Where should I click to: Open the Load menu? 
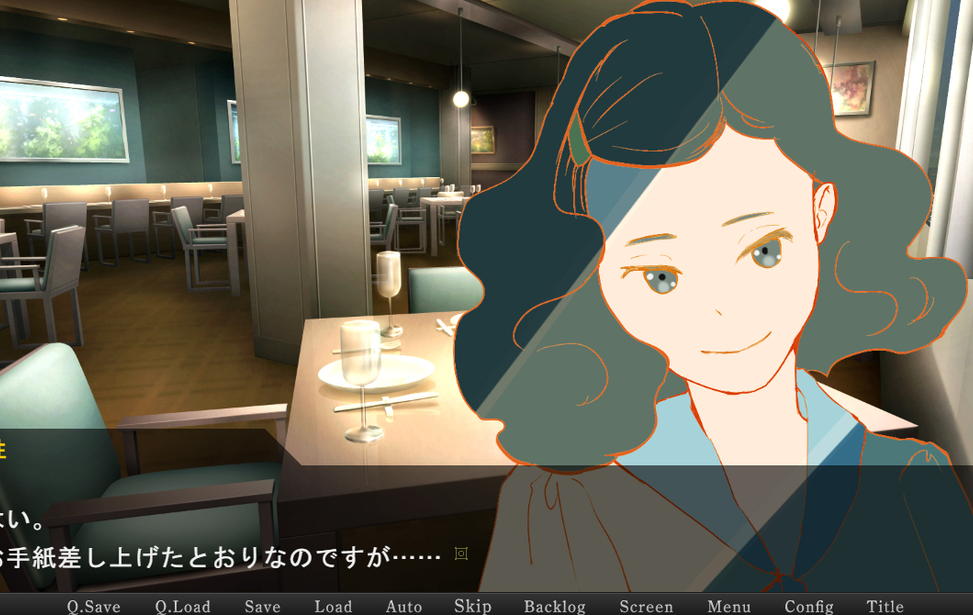[x=333, y=606]
